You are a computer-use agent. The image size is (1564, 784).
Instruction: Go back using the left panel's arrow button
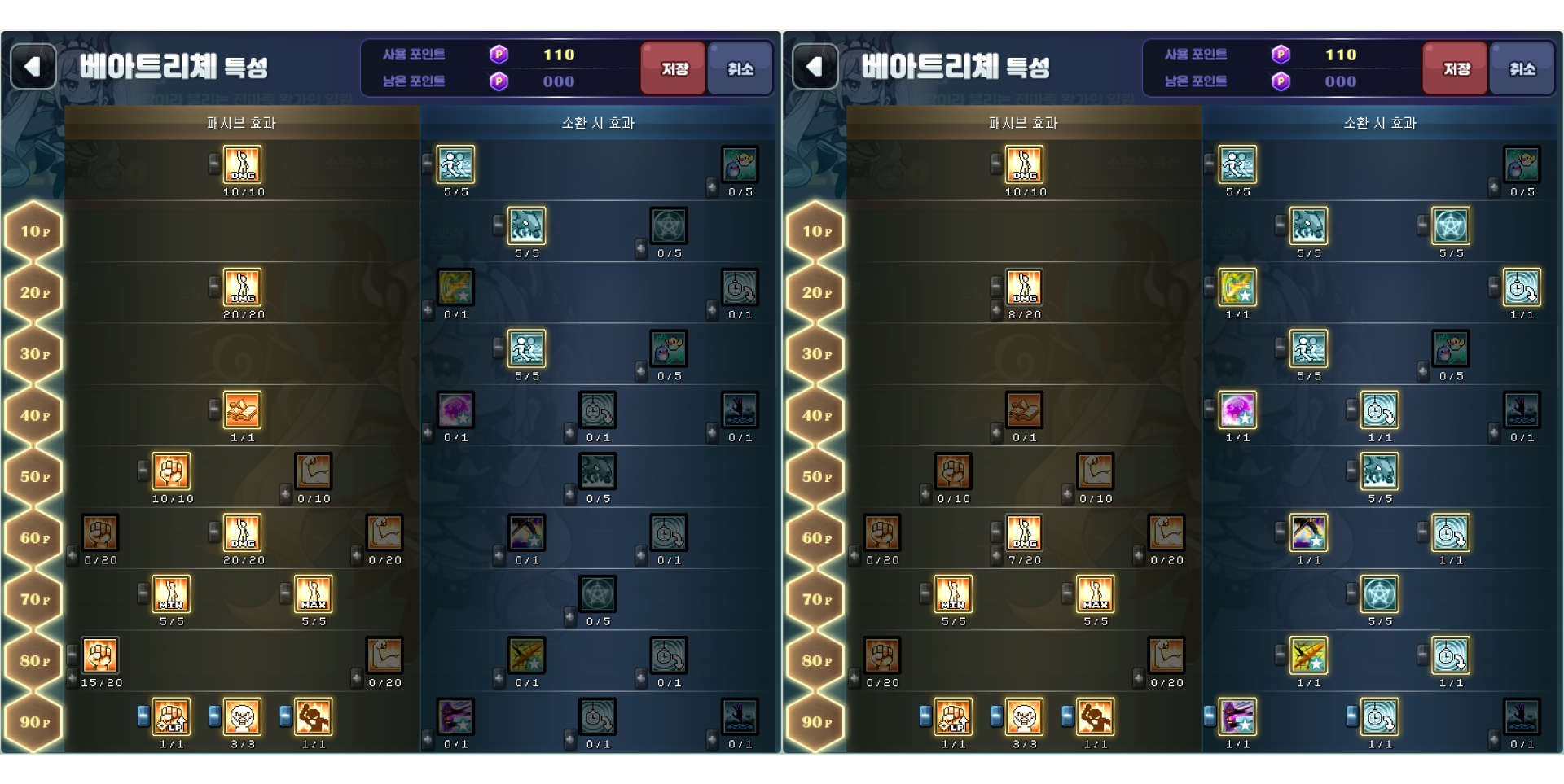[x=33, y=67]
